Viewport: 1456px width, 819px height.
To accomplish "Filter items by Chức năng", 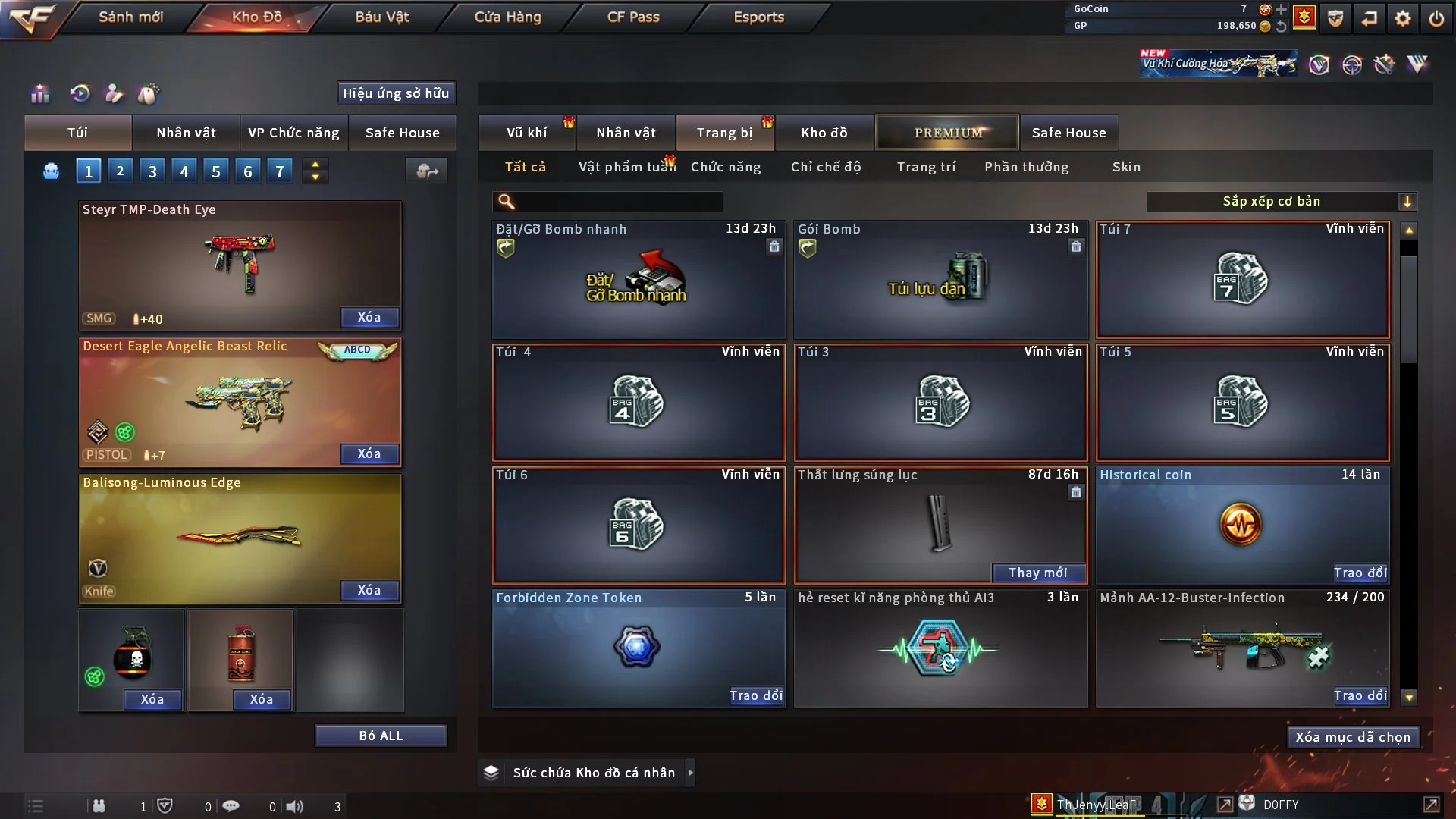I will 726,167.
